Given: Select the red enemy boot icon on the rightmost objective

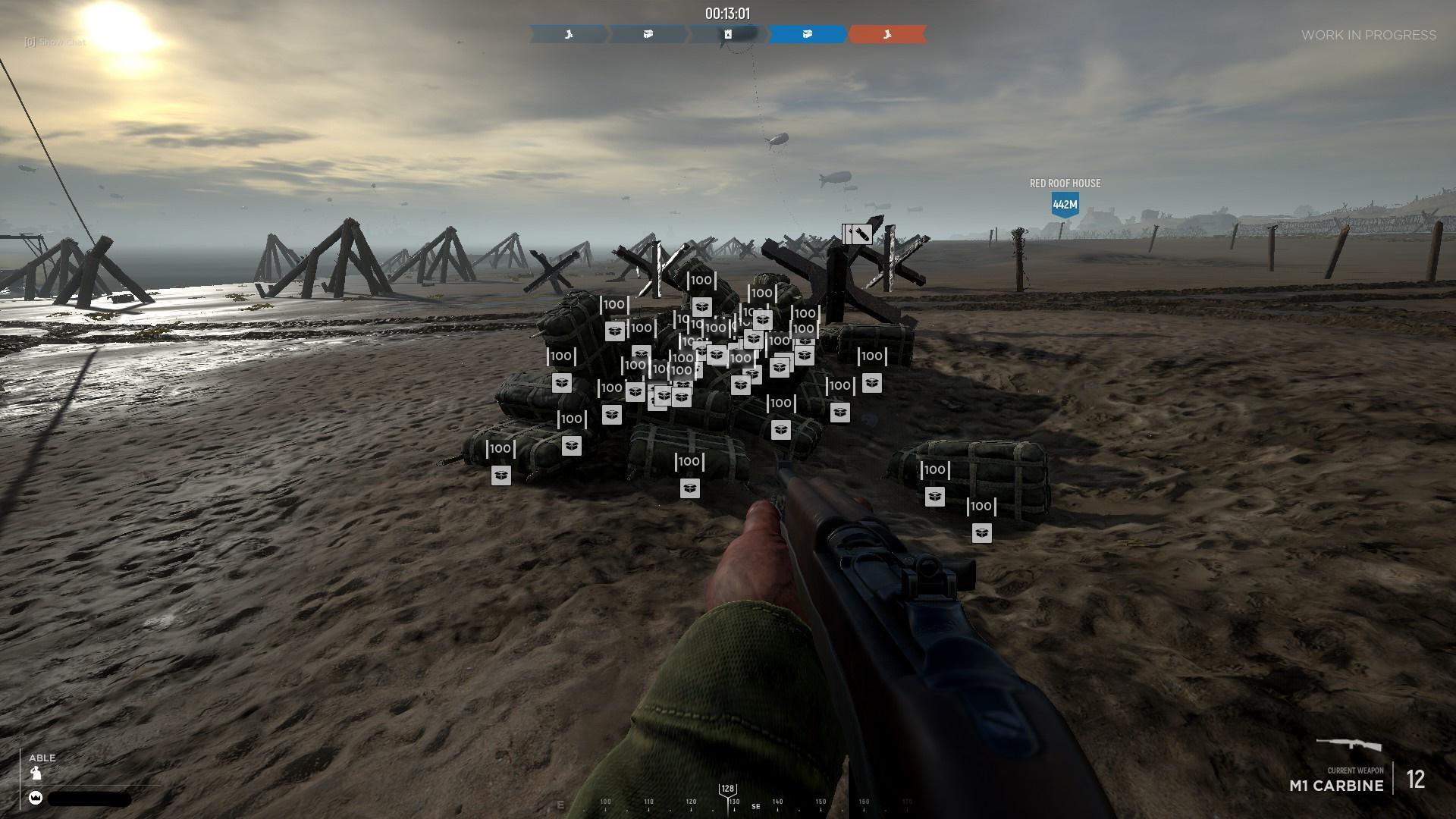Looking at the screenshot, I should [x=887, y=34].
